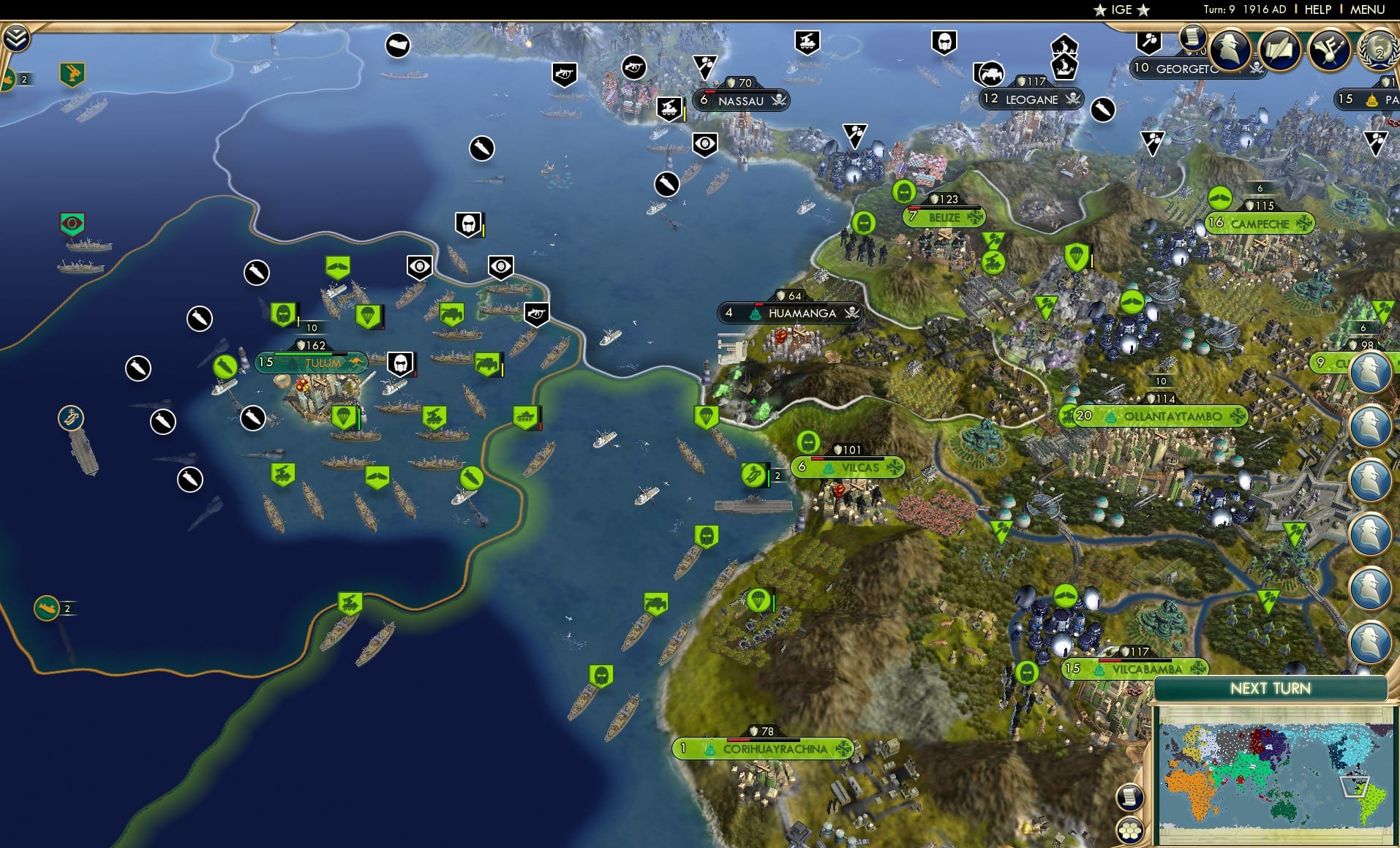The height and width of the screenshot is (848, 1400).
Task: Open the Espionage overview spy icon
Action: 1229,49
